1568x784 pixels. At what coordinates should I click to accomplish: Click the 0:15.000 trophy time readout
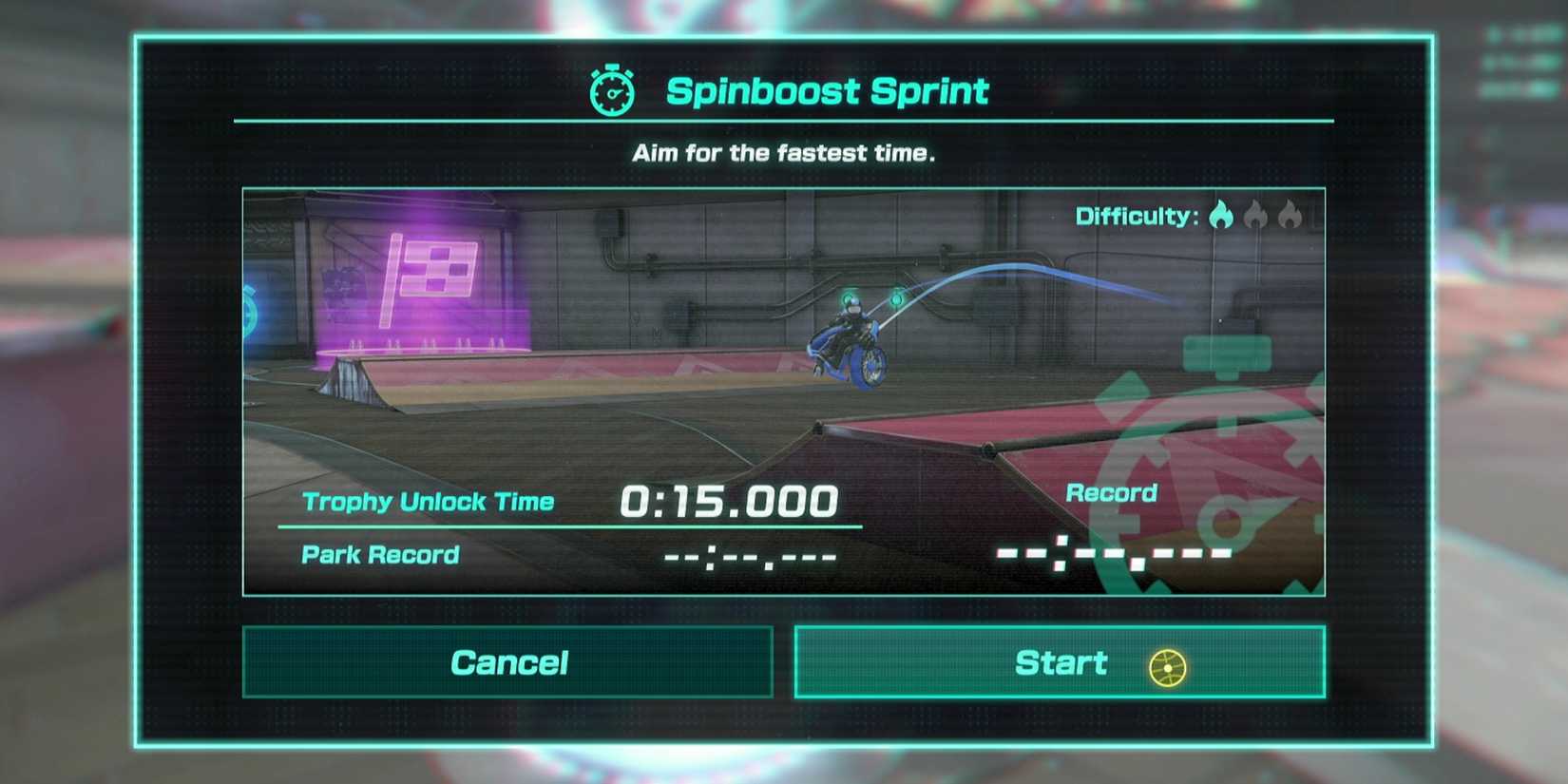[x=730, y=499]
